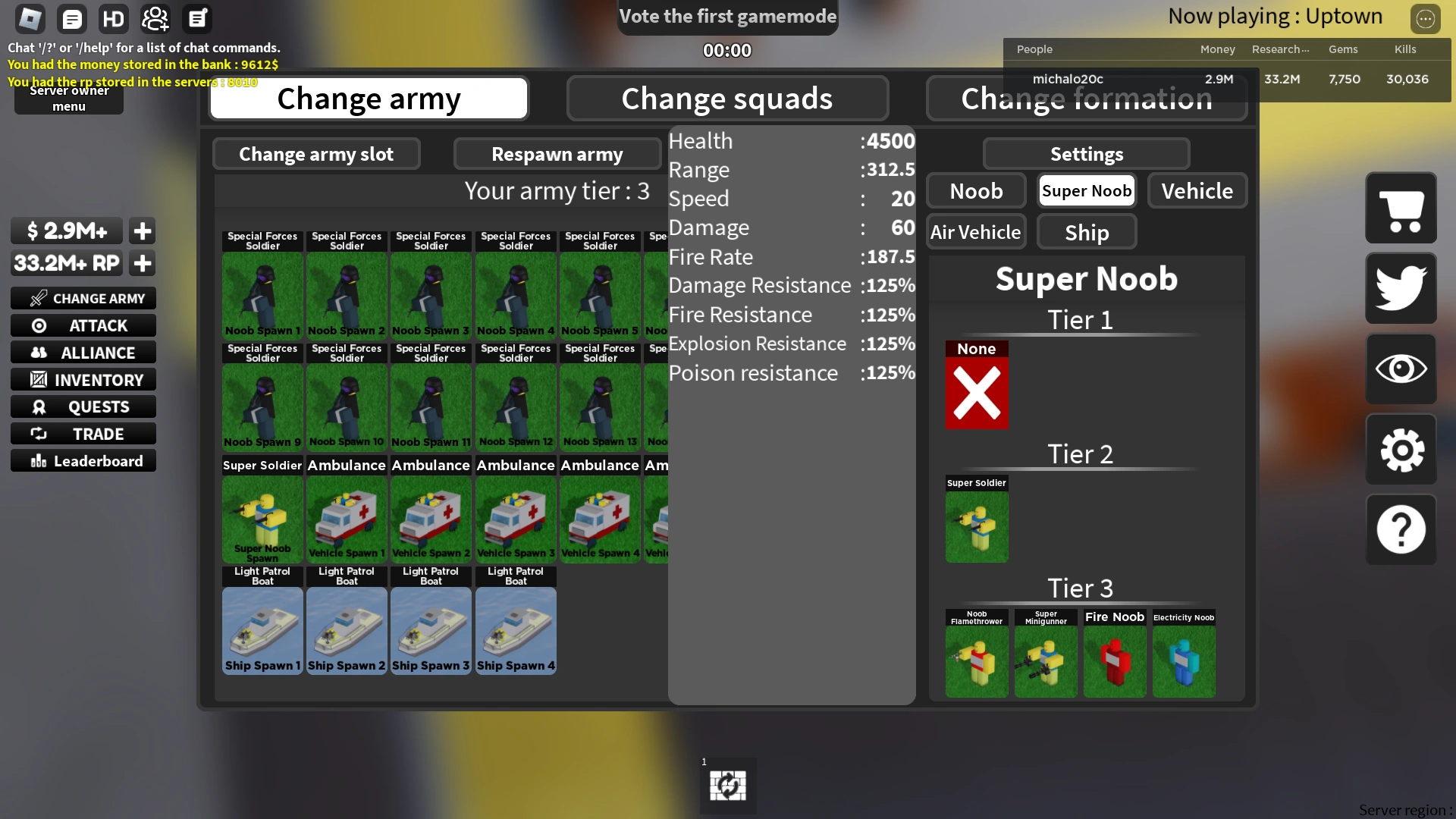Select the Ship Spawn 1 thumbnail
This screenshot has height=819, width=1456.
coord(262,631)
